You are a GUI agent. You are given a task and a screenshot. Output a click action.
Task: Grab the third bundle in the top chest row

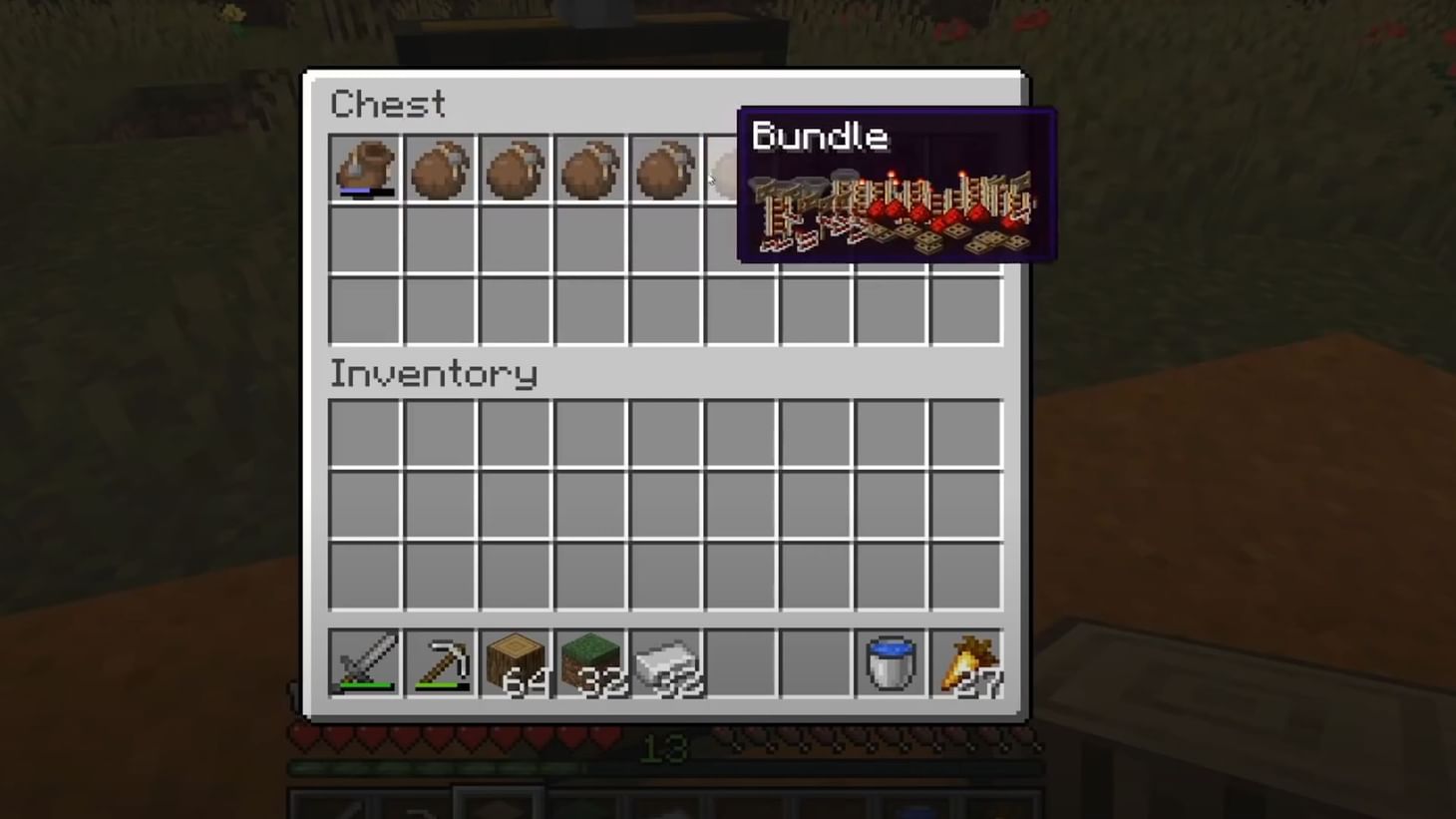pyautogui.click(x=515, y=168)
